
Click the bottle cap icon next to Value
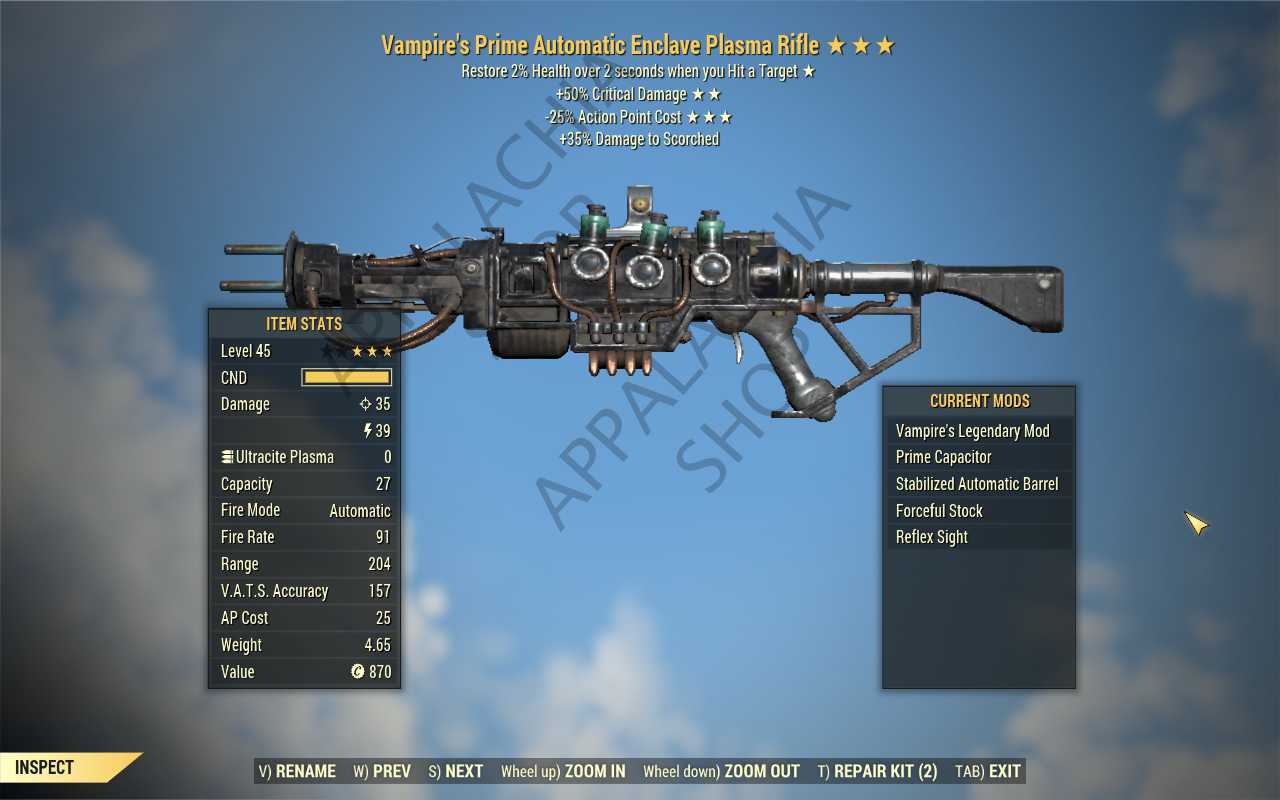358,671
